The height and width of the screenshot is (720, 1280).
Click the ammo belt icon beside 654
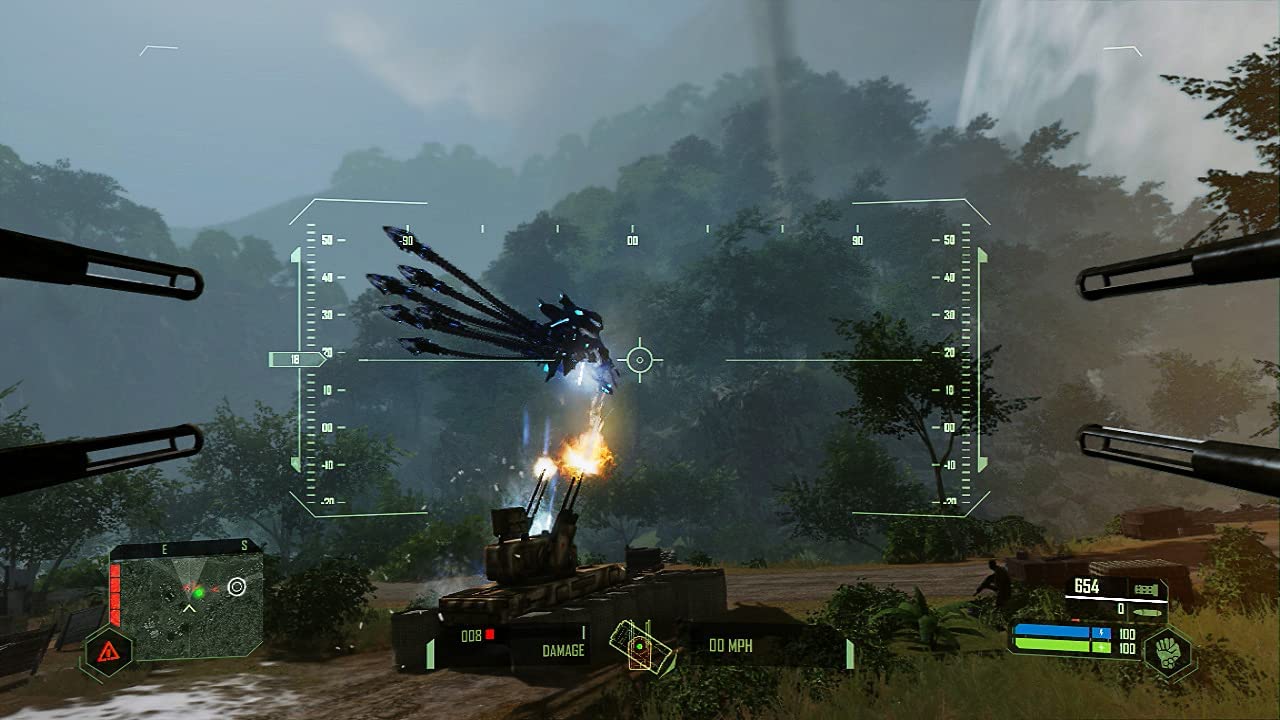(1147, 588)
